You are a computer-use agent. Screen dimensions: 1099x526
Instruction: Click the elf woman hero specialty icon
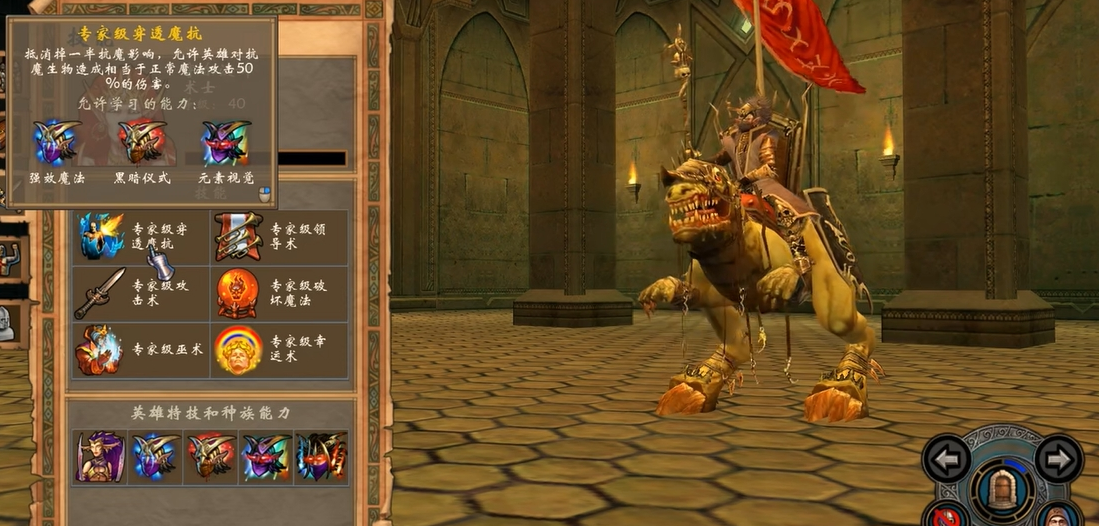(x=101, y=457)
